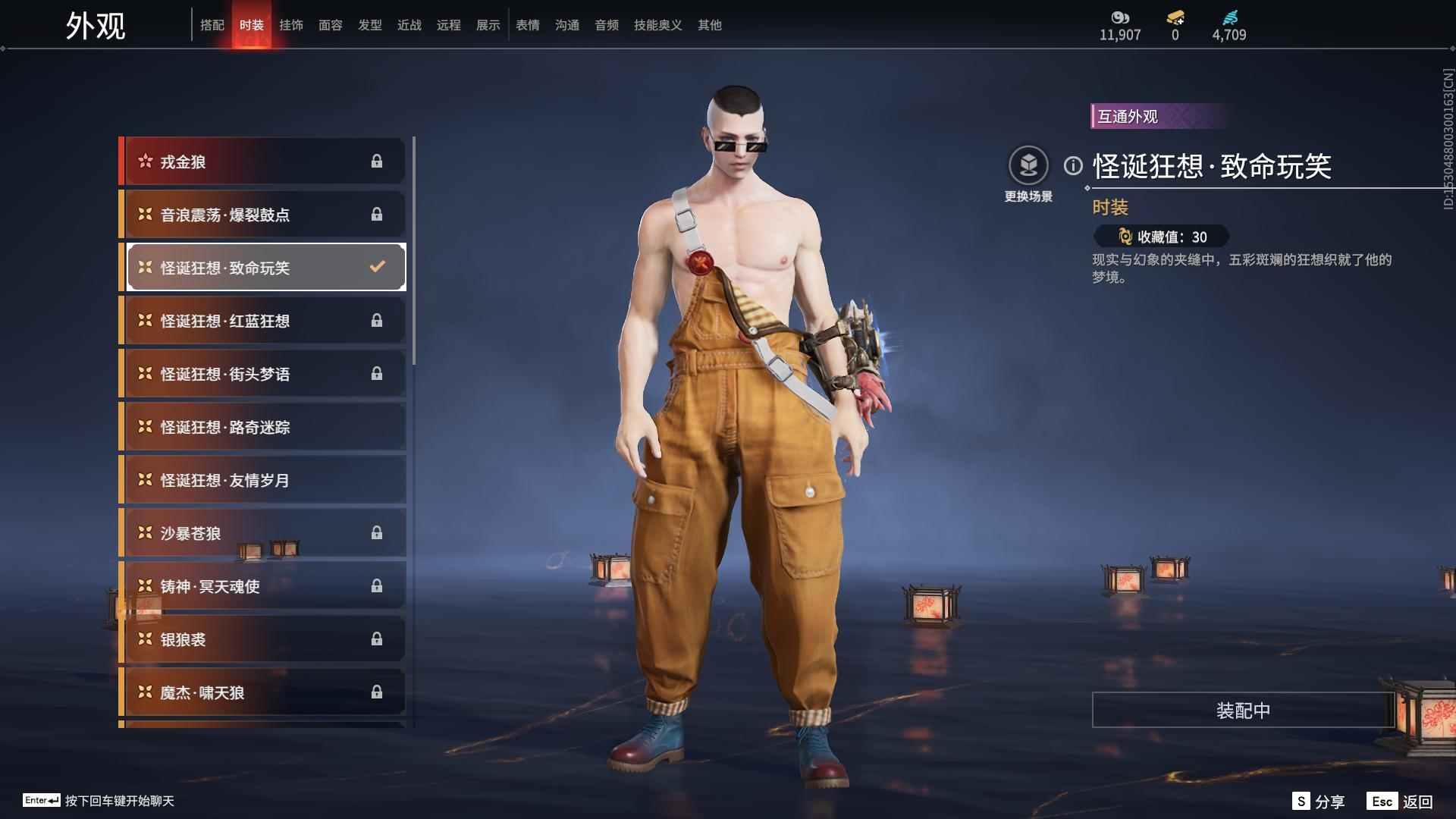Open the outfit info icon
Viewport: 1456px width, 819px height.
point(1073,165)
